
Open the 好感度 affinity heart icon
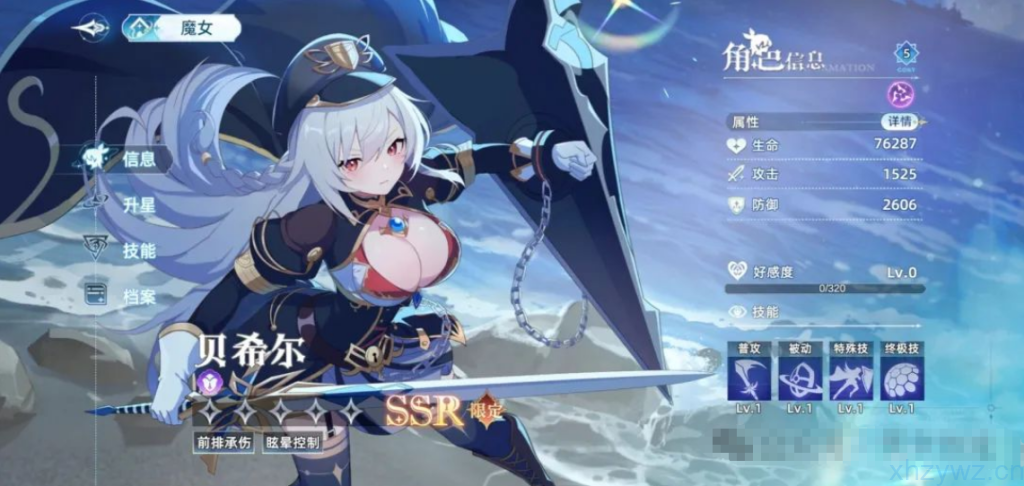pyautogui.click(x=738, y=272)
